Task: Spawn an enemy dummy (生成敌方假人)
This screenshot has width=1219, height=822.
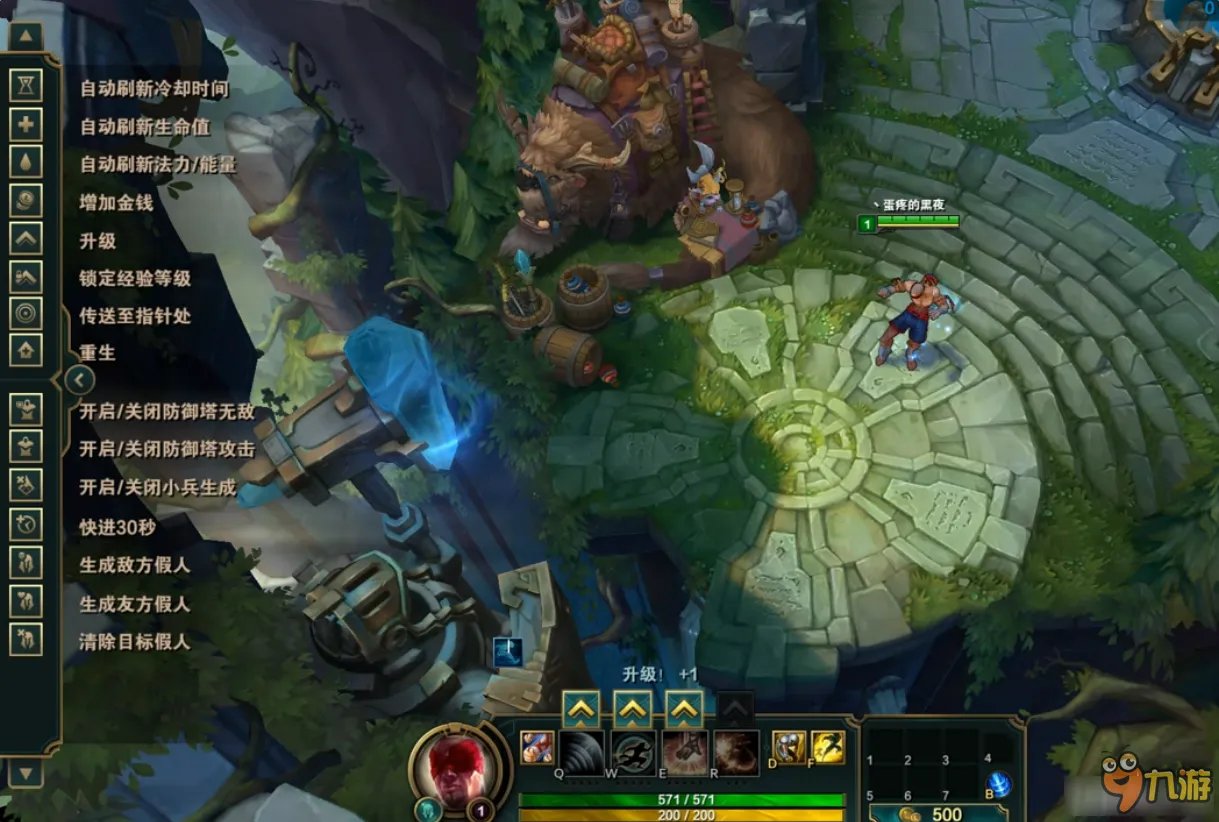Action: pyautogui.click(x=26, y=562)
